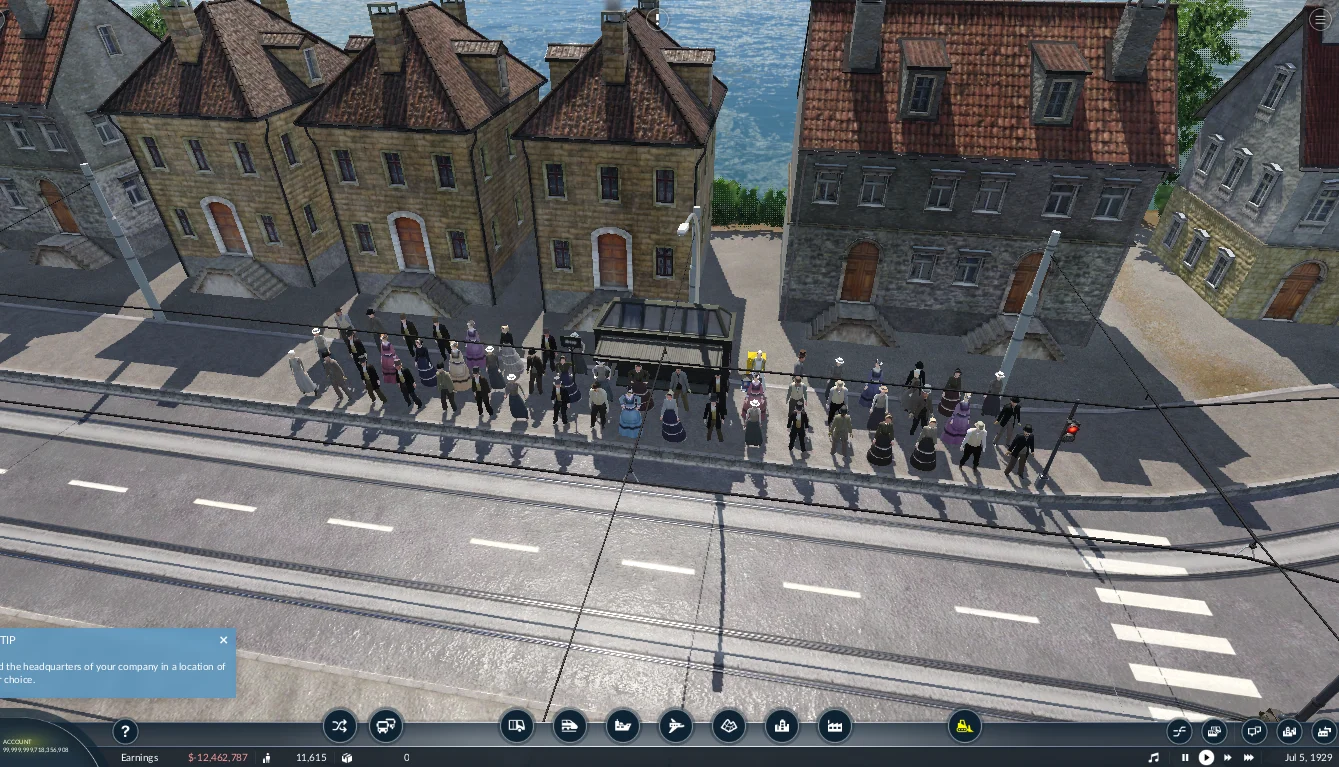
Task: Set game speed to normal play
Action: (1206, 758)
